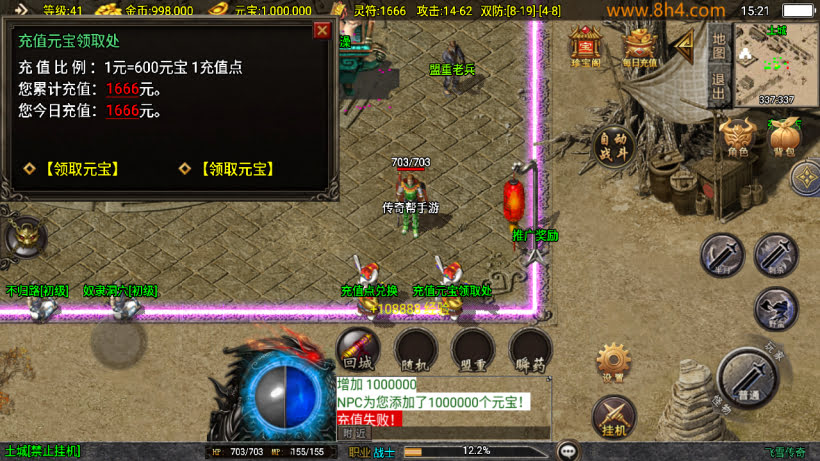Open the 角色 character sheet

(x=738, y=137)
